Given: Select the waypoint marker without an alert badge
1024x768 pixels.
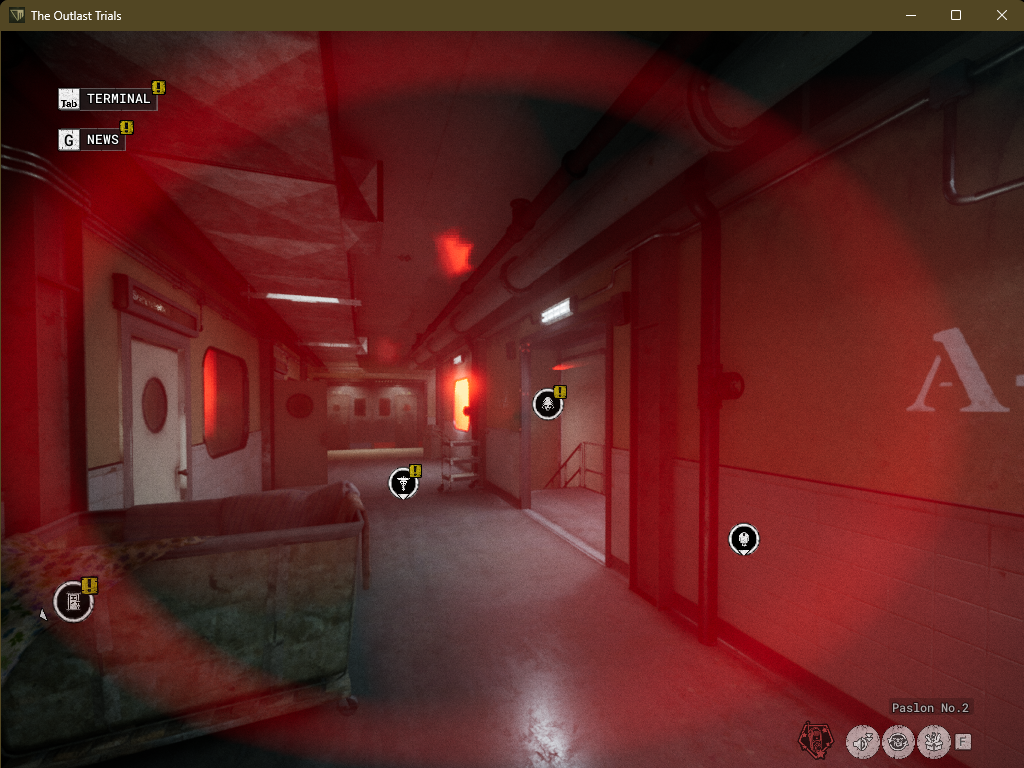Looking at the screenshot, I should (x=743, y=539).
